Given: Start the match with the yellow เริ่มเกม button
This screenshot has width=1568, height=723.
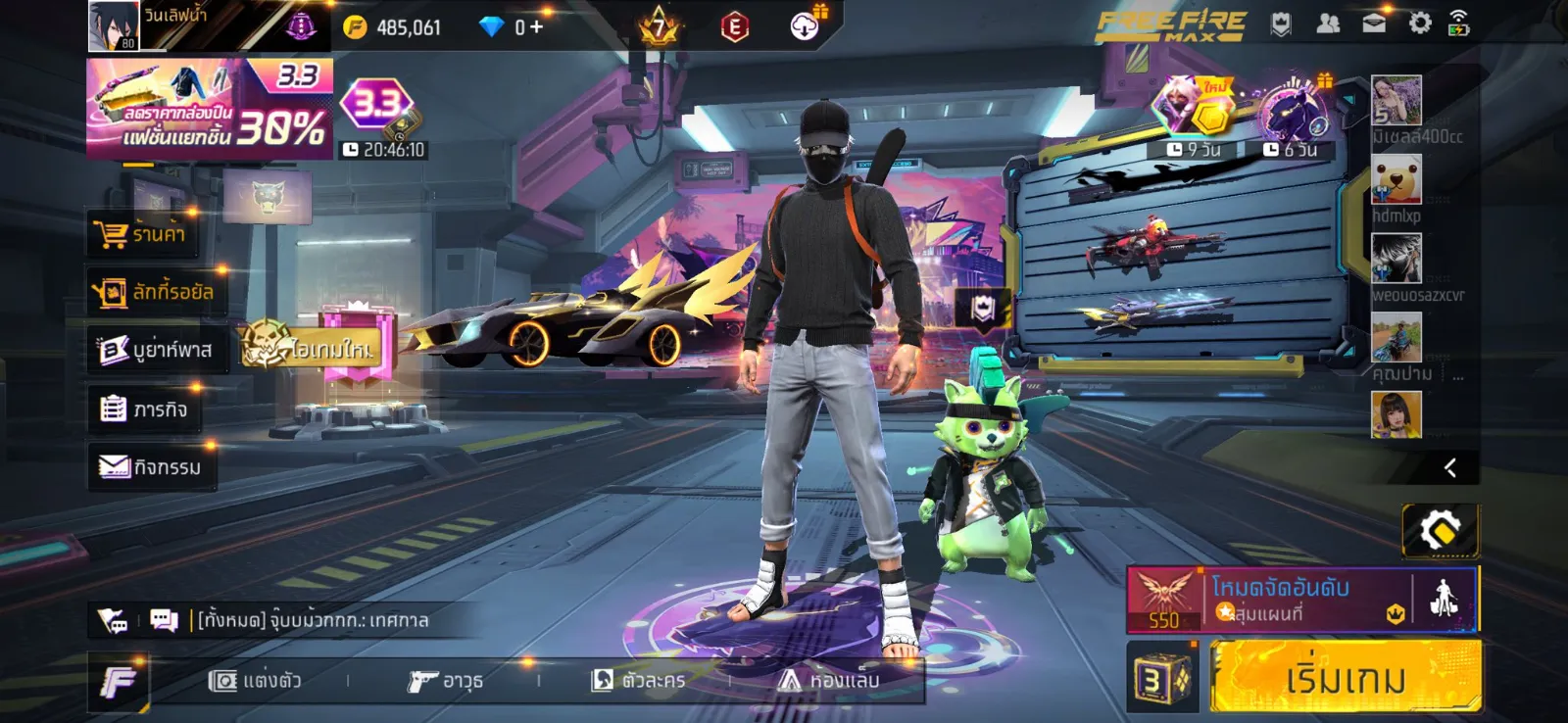Looking at the screenshot, I should [x=1345, y=676].
